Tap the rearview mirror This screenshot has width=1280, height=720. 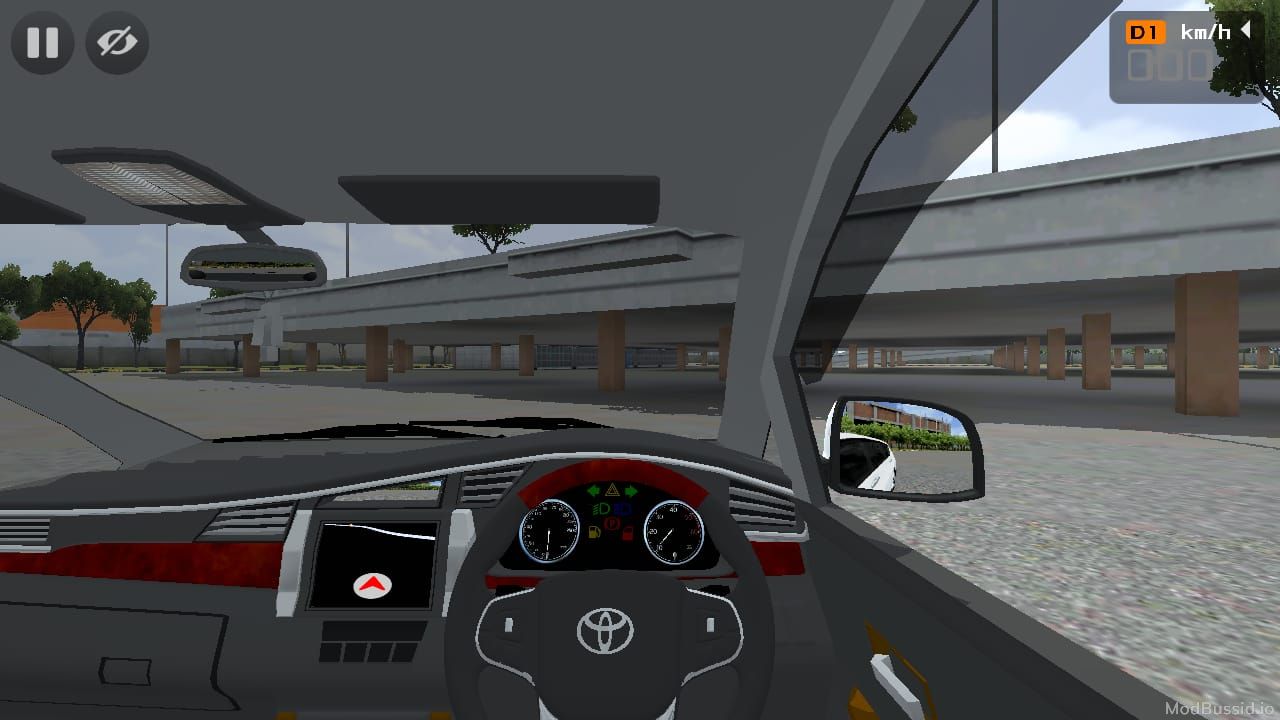click(x=249, y=268)
